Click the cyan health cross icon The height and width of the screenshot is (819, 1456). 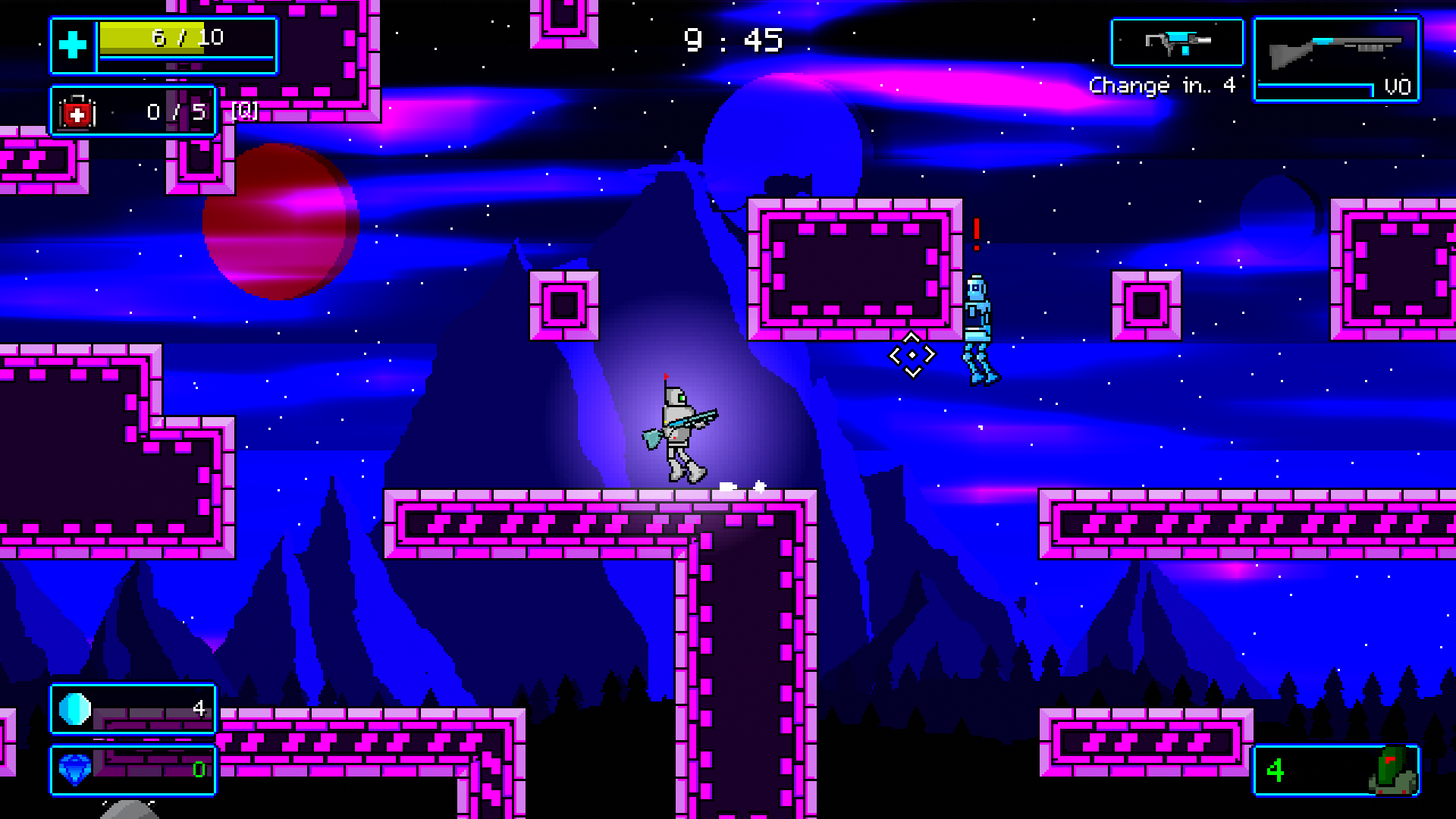click(x=73, y=45)
